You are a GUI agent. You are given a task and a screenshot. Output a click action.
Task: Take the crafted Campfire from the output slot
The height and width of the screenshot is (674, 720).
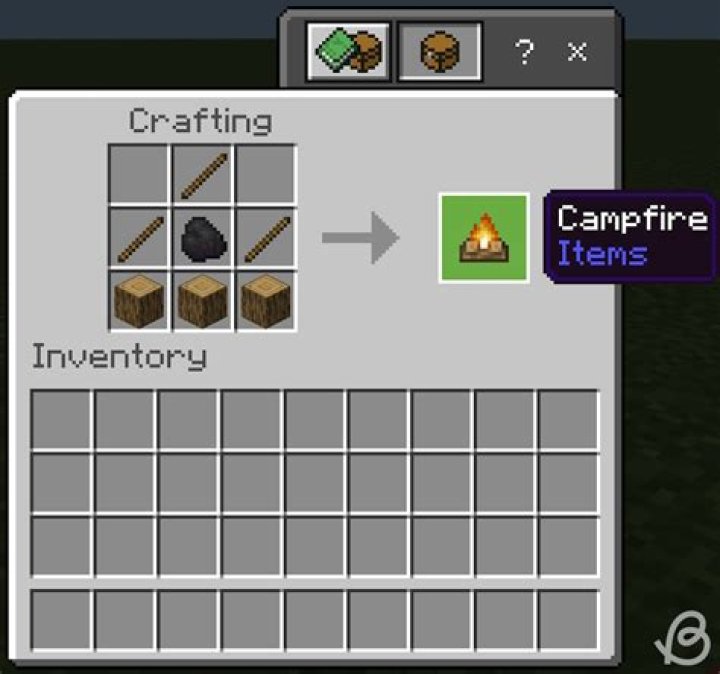point(484,238)
